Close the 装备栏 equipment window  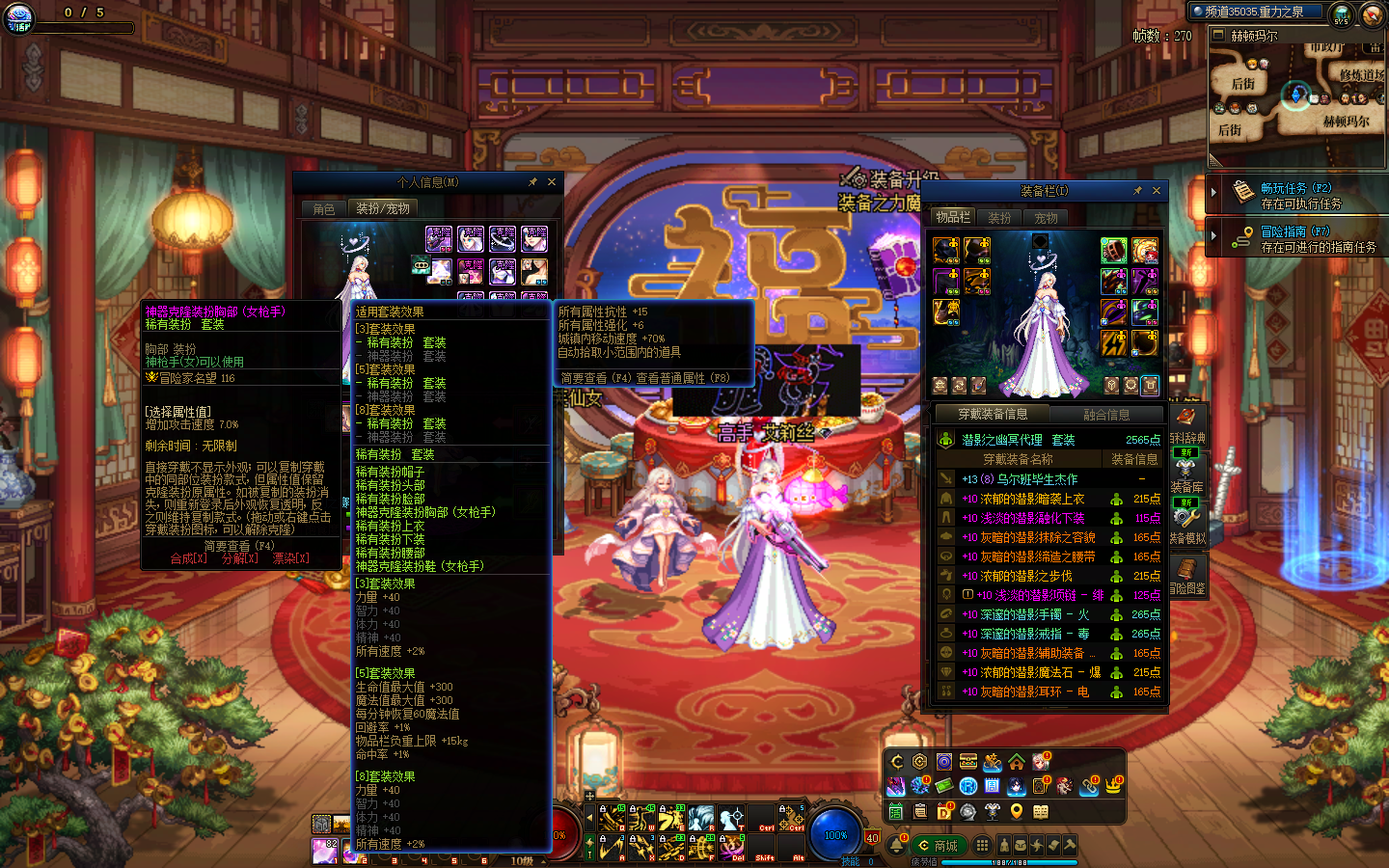[1157, 191]
